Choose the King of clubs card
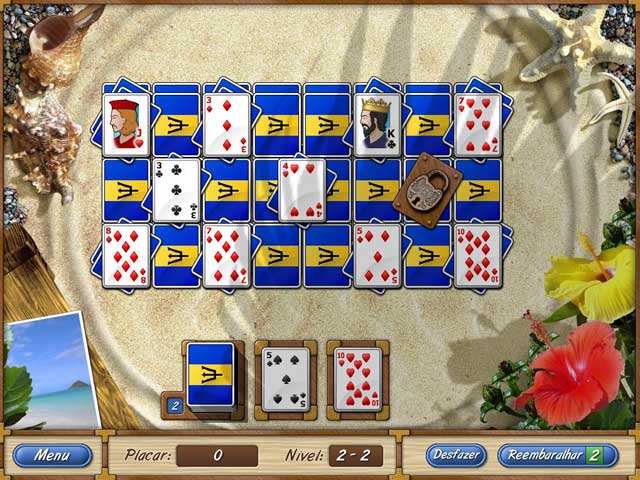This screenshot has height=480, width=640. [x=378, y=125]
